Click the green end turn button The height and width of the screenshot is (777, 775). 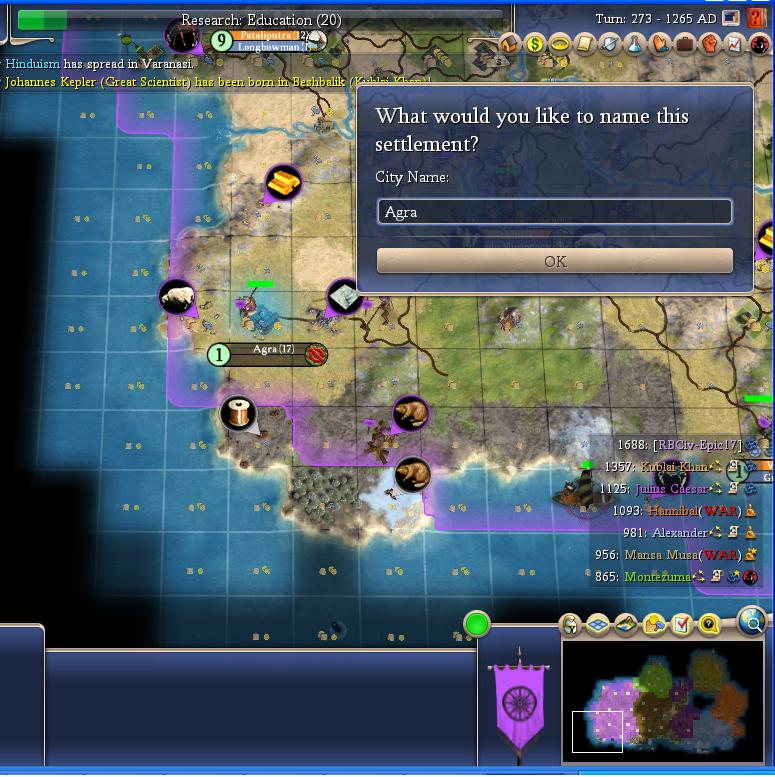click(477, 625)
